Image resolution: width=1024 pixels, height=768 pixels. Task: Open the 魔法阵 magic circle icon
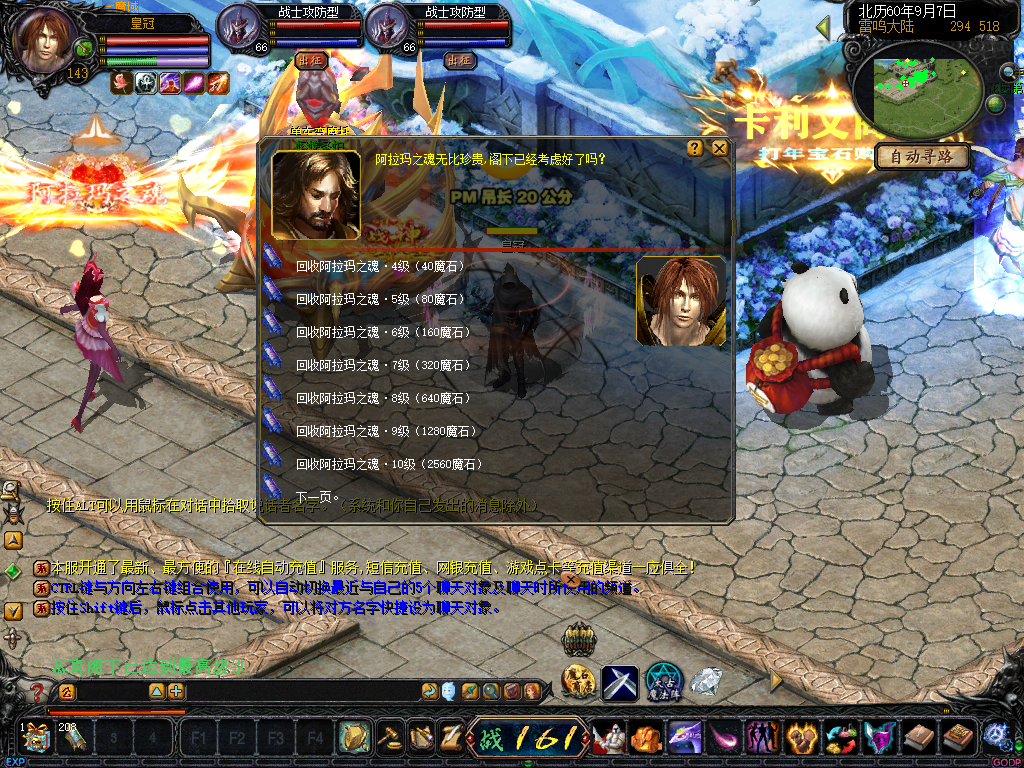pos(663,681)
